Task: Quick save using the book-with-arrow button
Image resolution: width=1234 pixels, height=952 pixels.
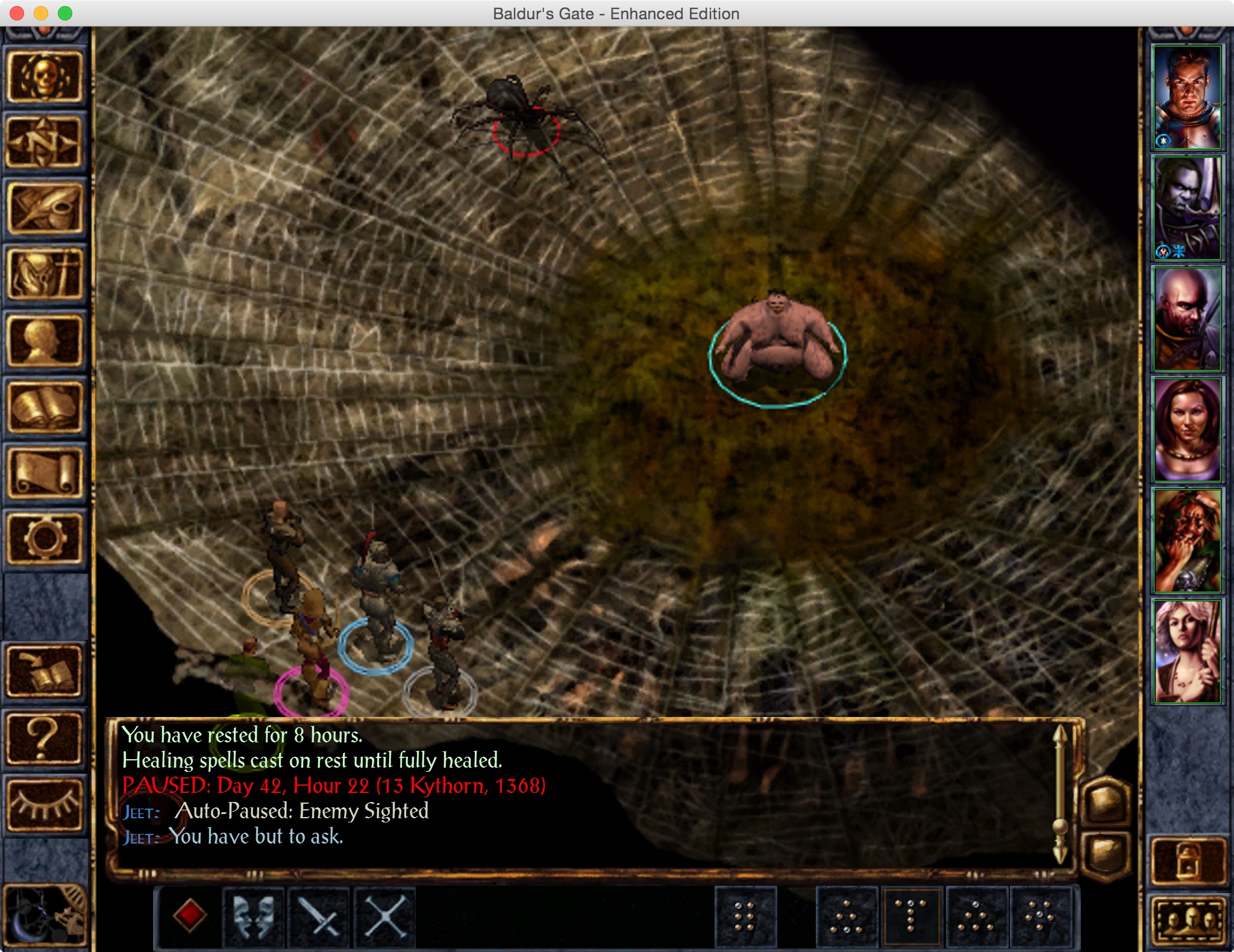Action: 45,672
